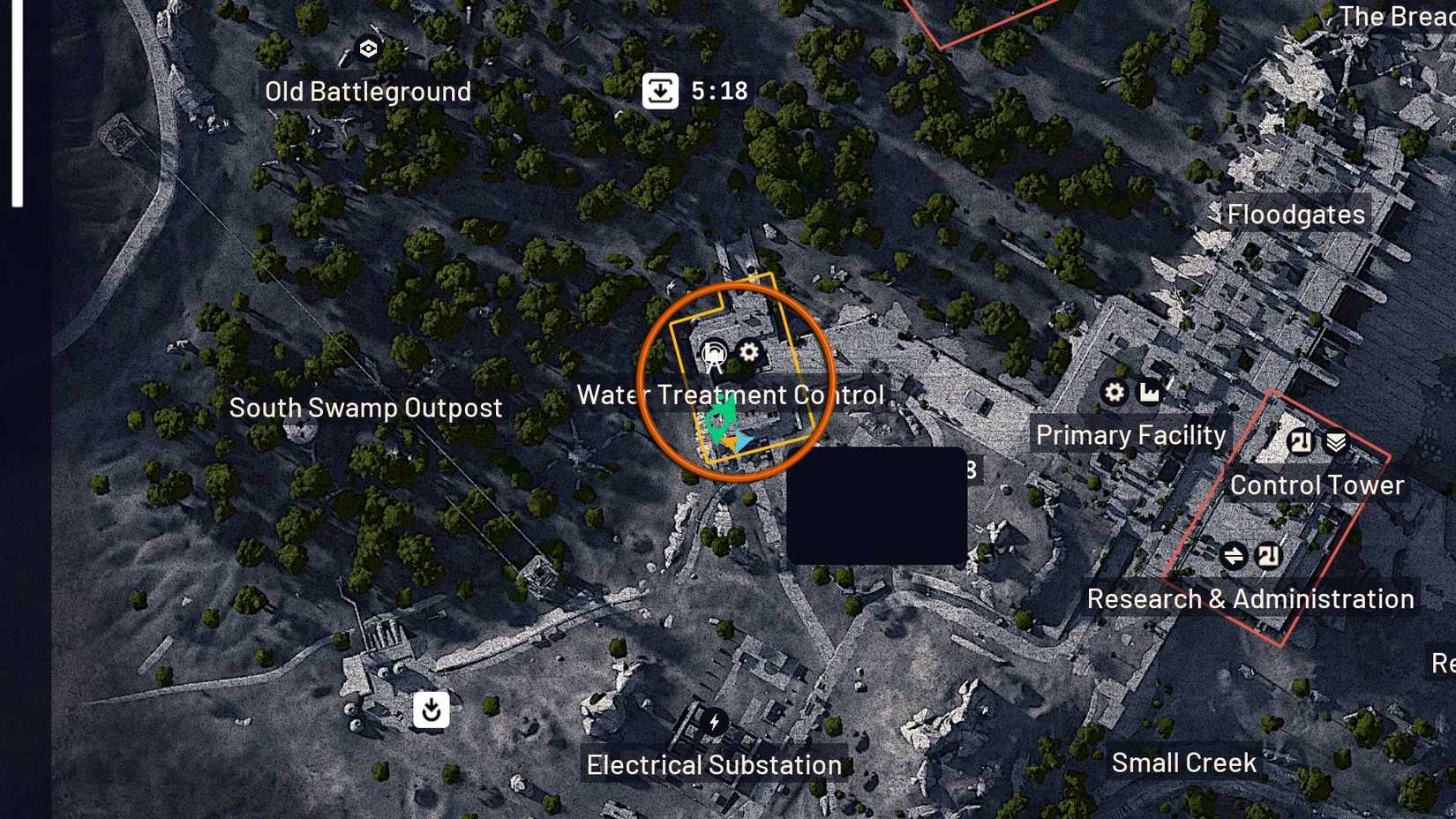This screenshot has height=819, width=1456.
Task: Click the fast travel icon beside the transfer arrows
Action: (1268, 556)
